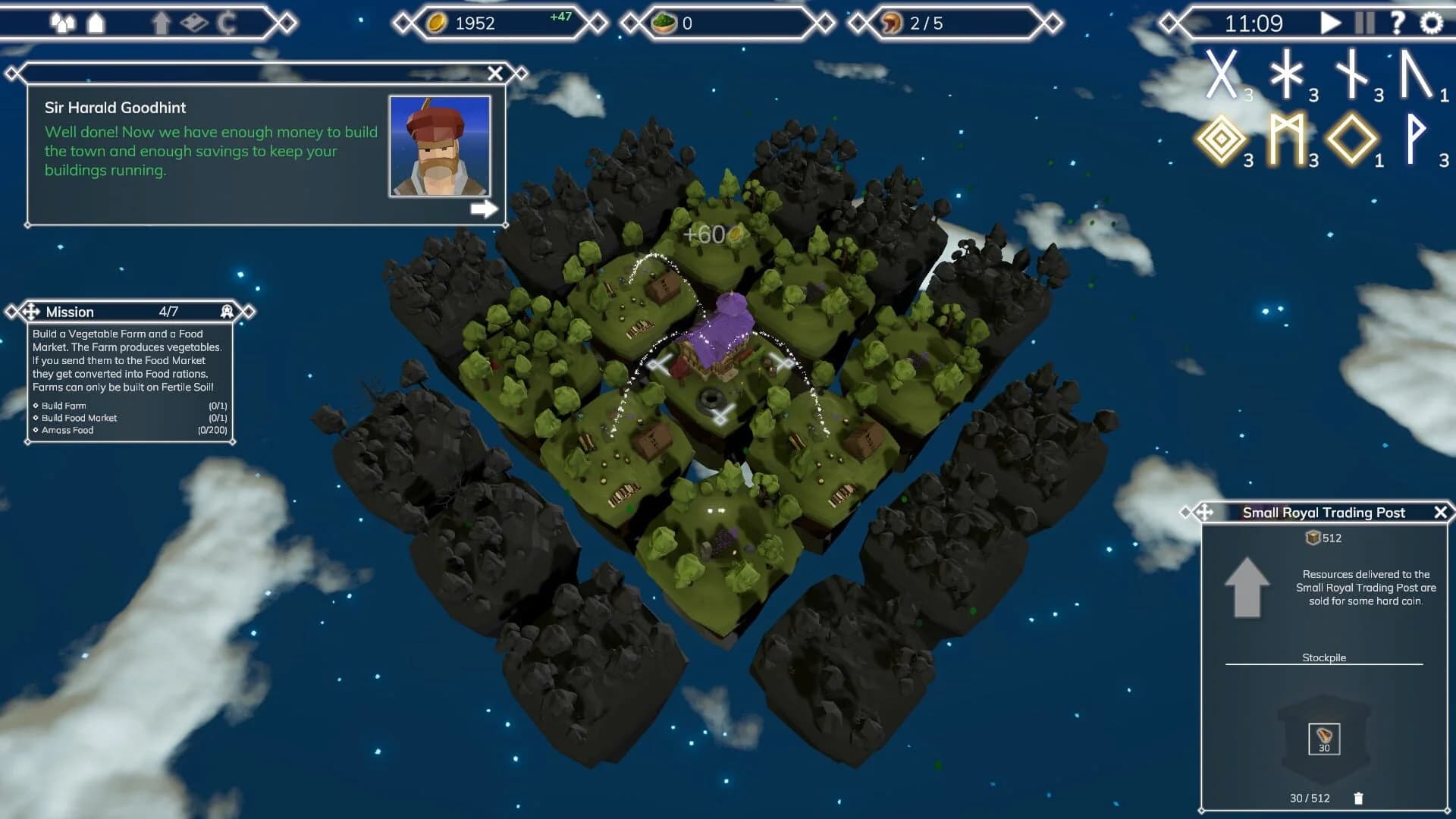Select the terrain tile tool
The height and width of the screenshot is (819, 1456).
click(193, 22)
